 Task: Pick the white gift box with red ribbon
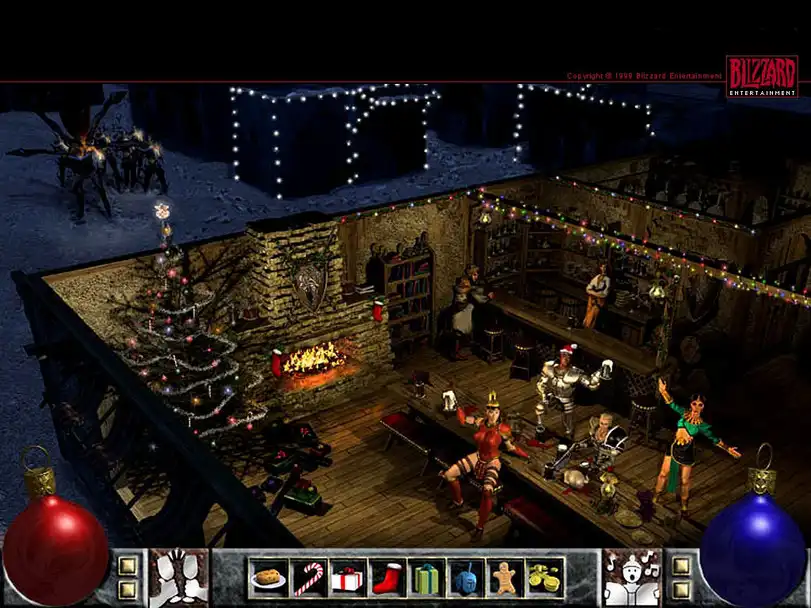click(347, 578)
